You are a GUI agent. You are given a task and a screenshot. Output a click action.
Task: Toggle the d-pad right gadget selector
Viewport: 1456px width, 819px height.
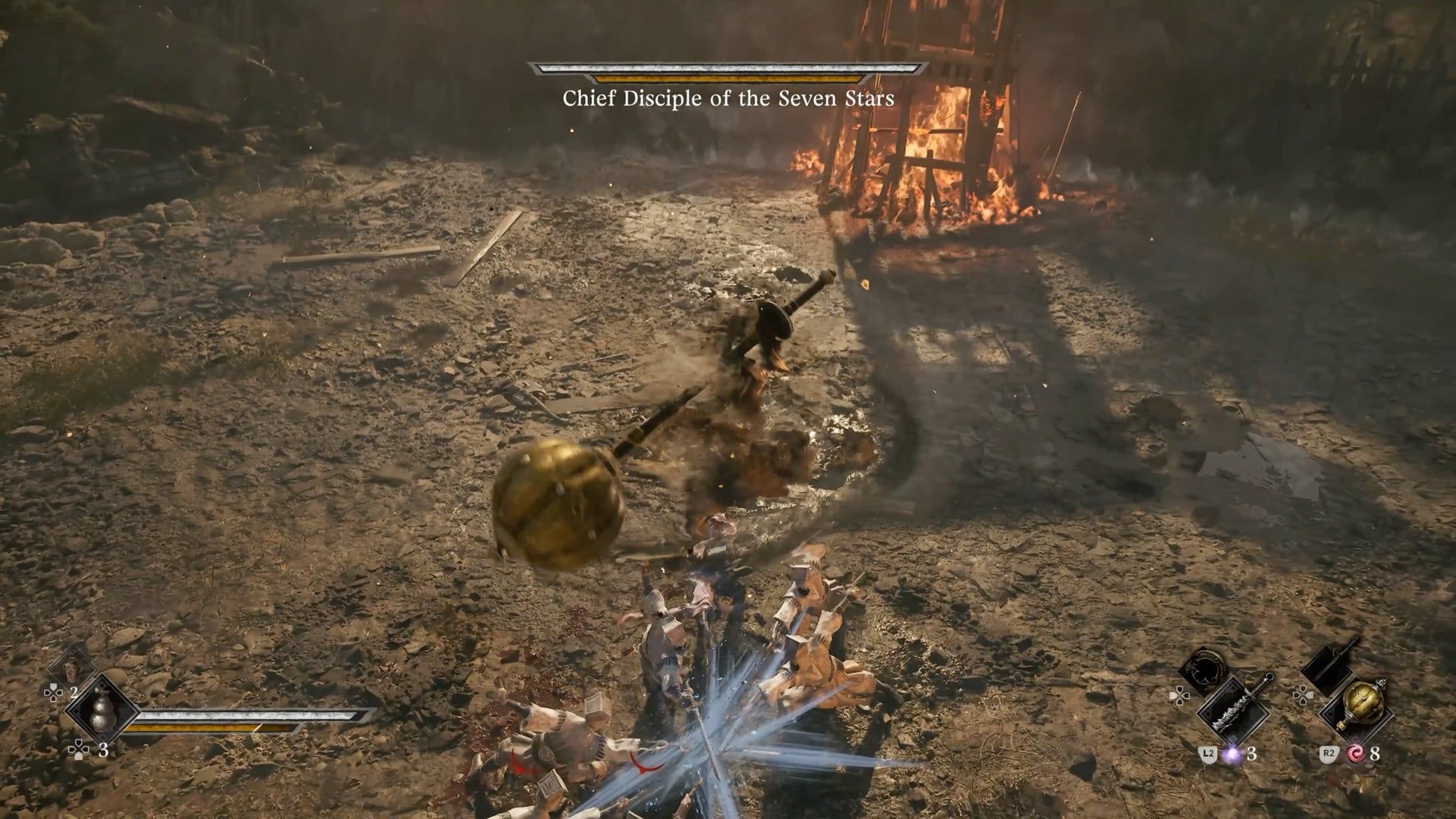[x=1304, y=697]
